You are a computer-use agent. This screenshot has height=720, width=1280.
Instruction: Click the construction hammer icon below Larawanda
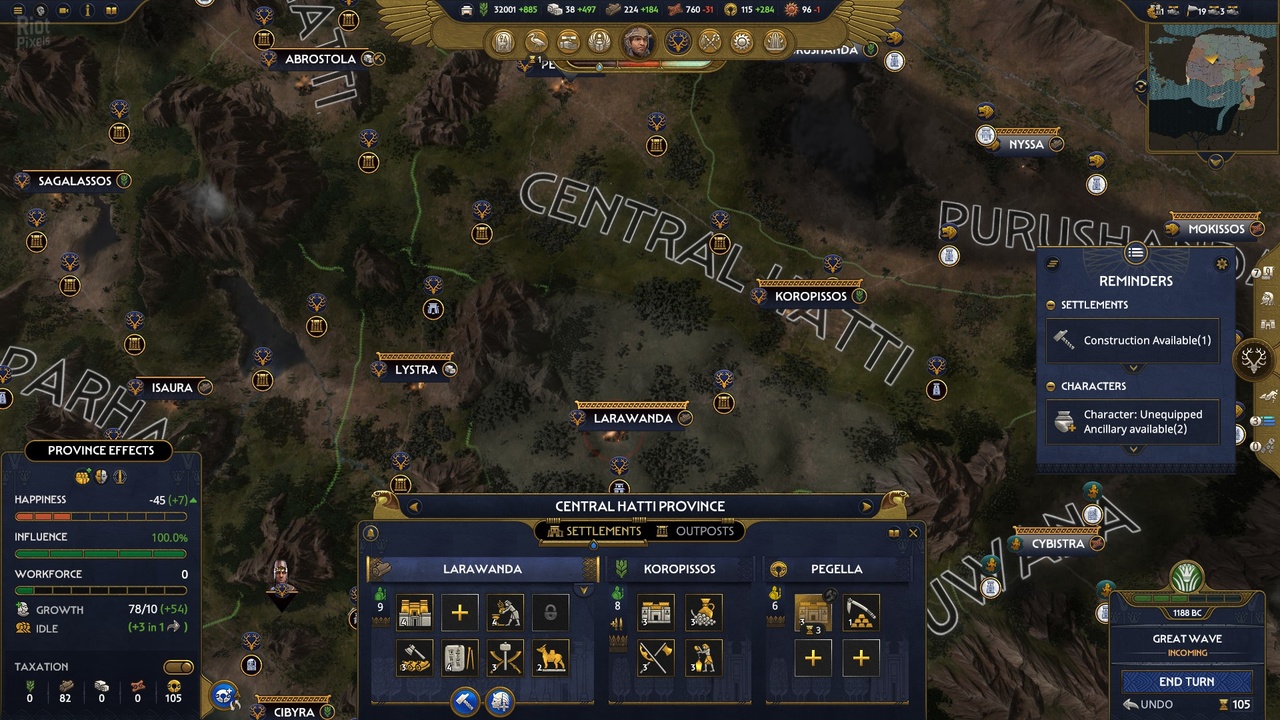[463, 701]
